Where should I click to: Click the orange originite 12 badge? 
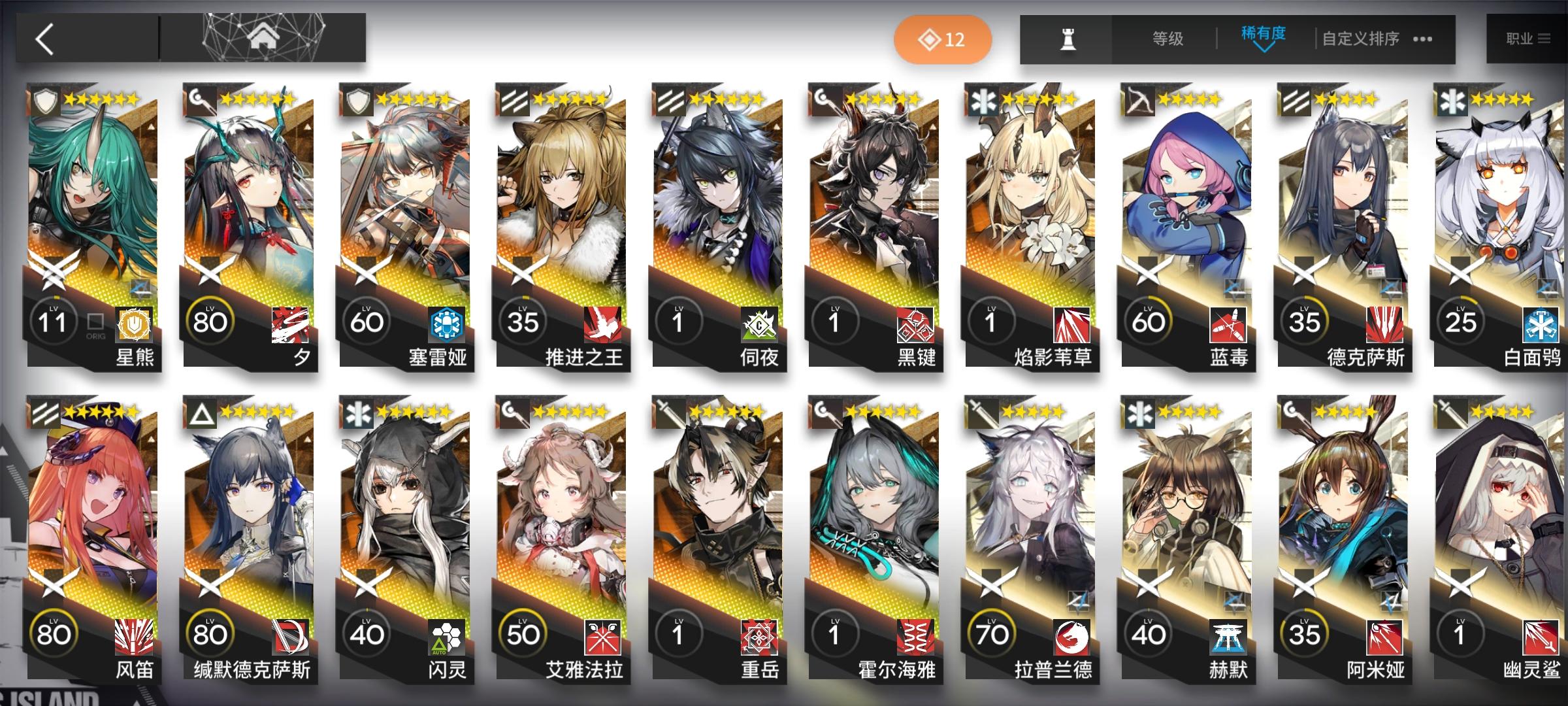tap(943, 39)
